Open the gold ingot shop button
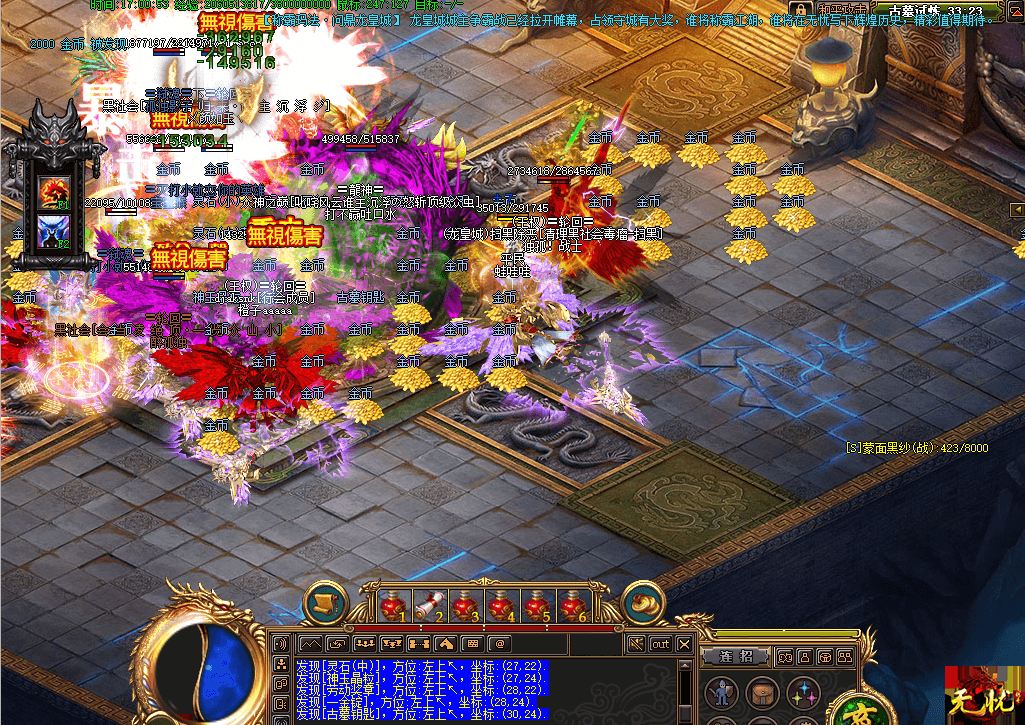The image size is (1025, 725). pos(642,603)
